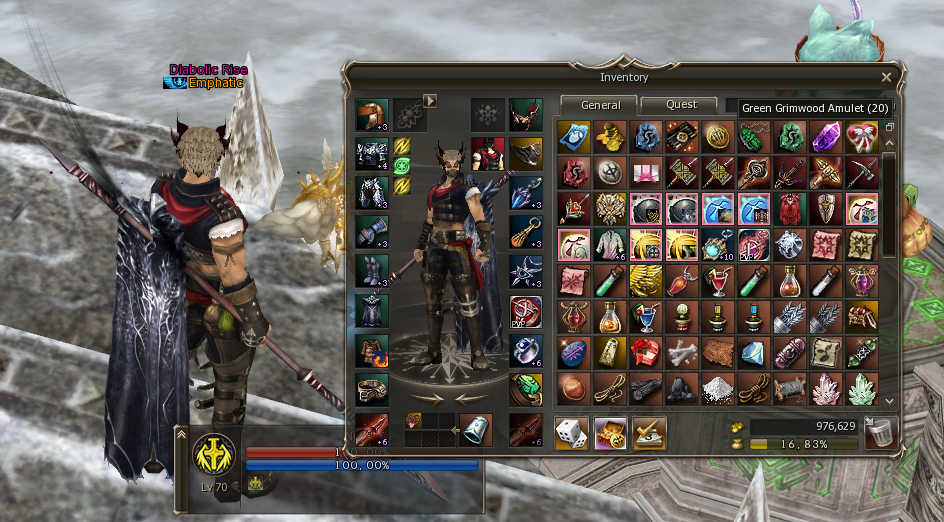Click the equipped boots slot

click(x=372, y=272)
